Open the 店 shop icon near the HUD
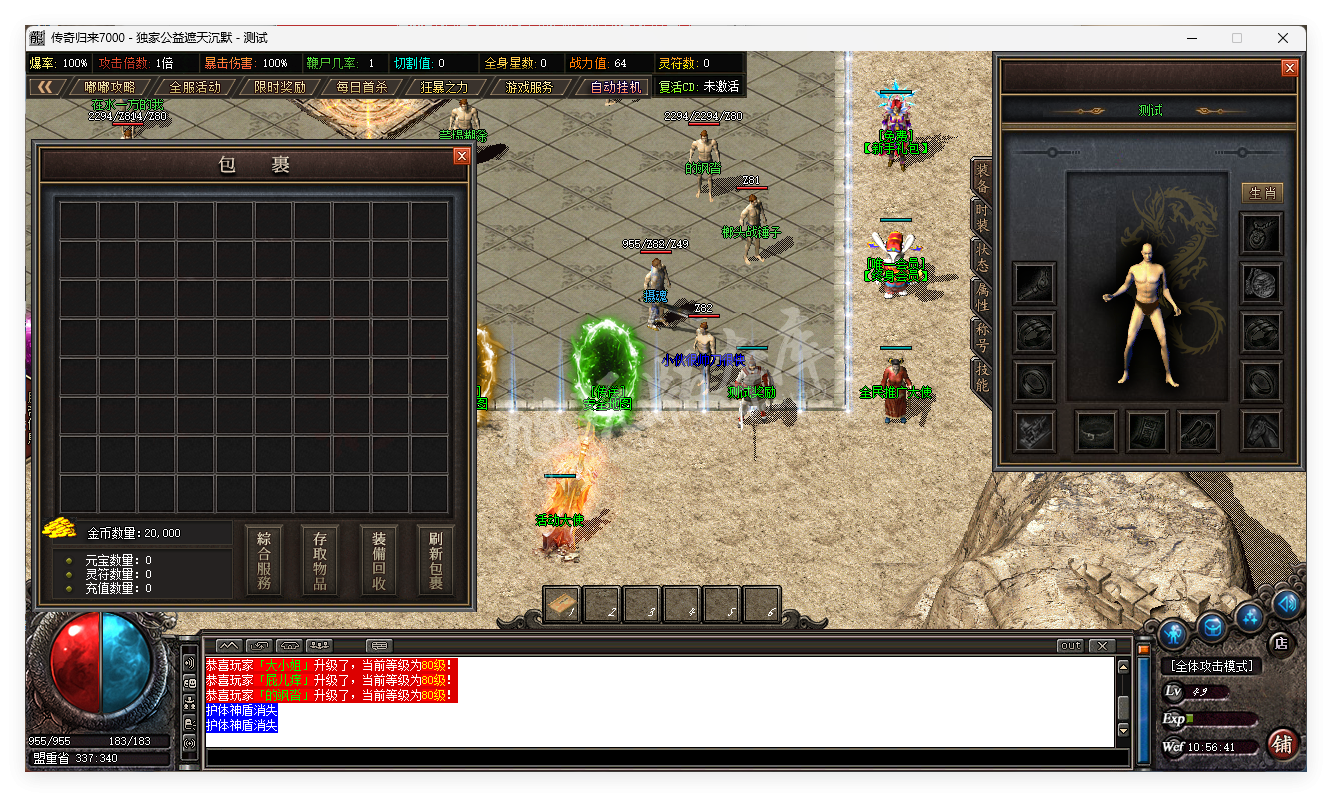 [x=1280, y=643]
